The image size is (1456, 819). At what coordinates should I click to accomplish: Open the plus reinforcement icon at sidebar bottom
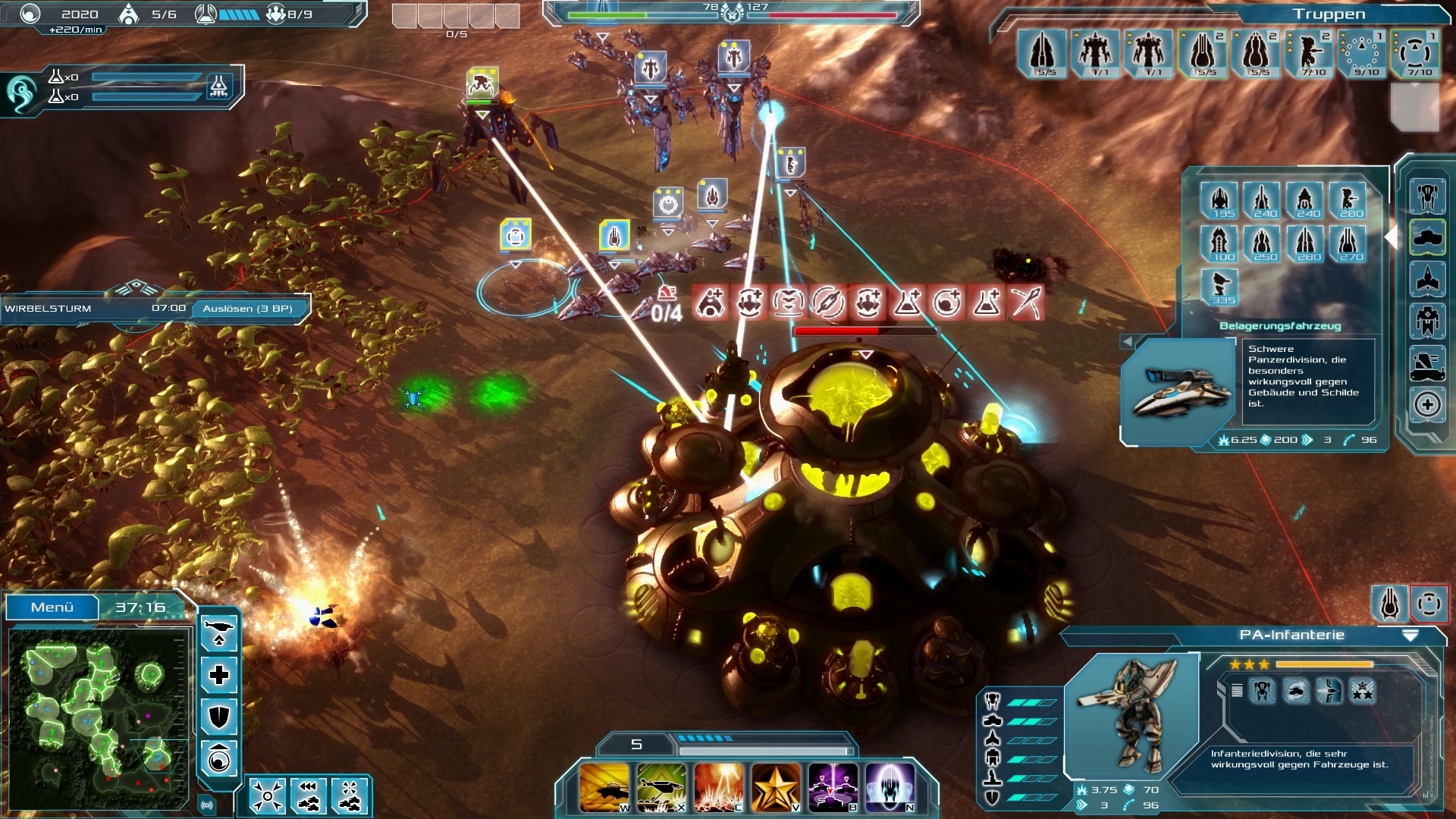(x=1426, y=404)
